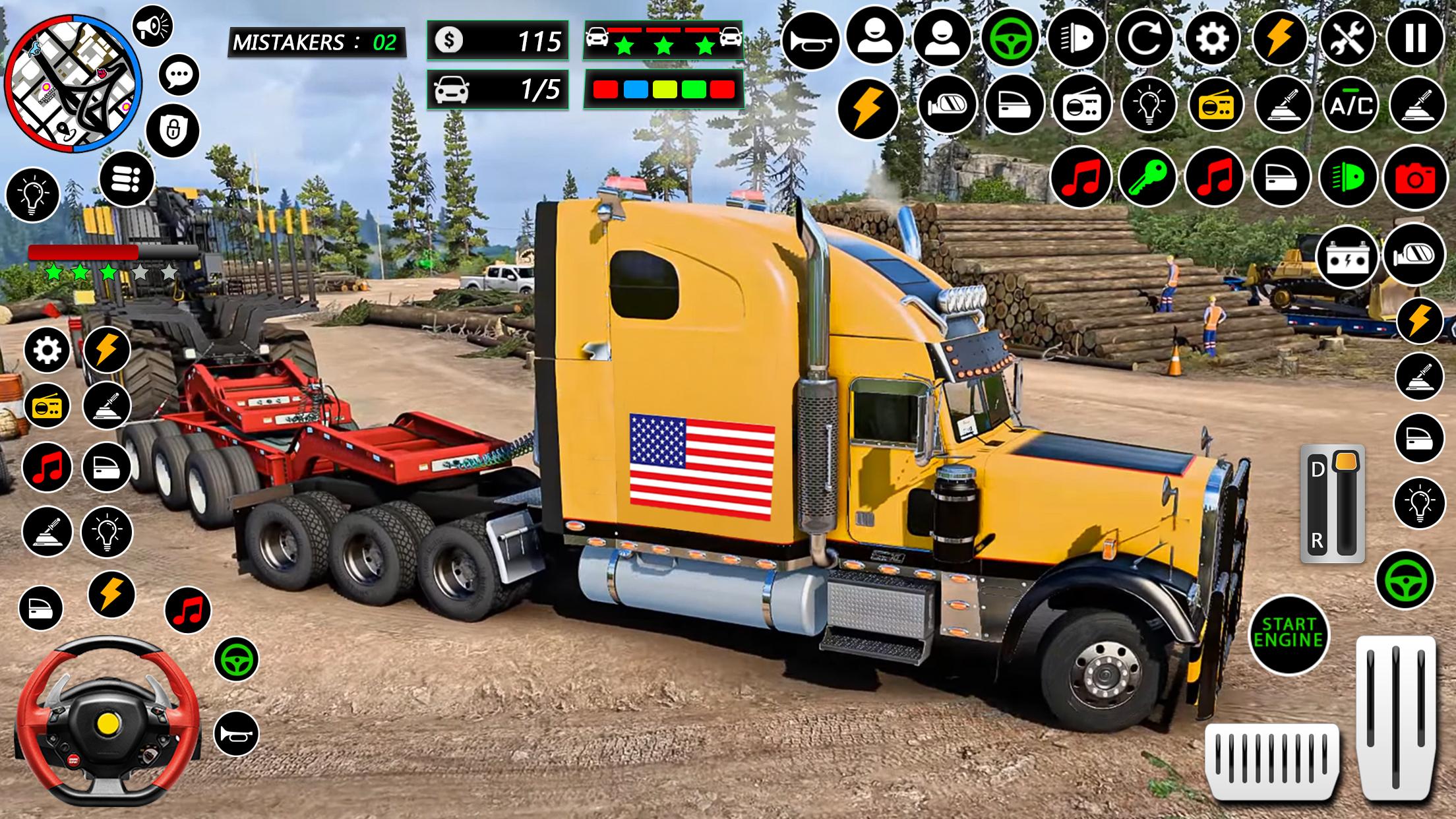Tap the megaphone announcement icon
The image size is (1456, 819).
(x=152, y=26)
